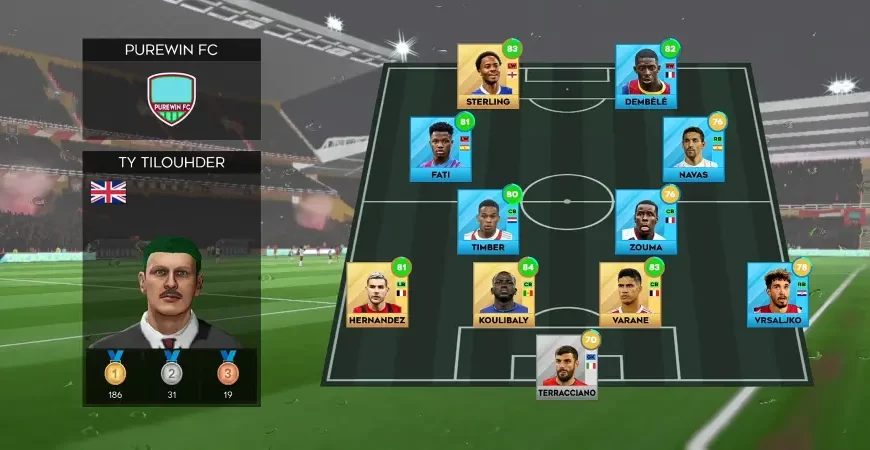Pick the Koulibaly player card

(503, 294)
